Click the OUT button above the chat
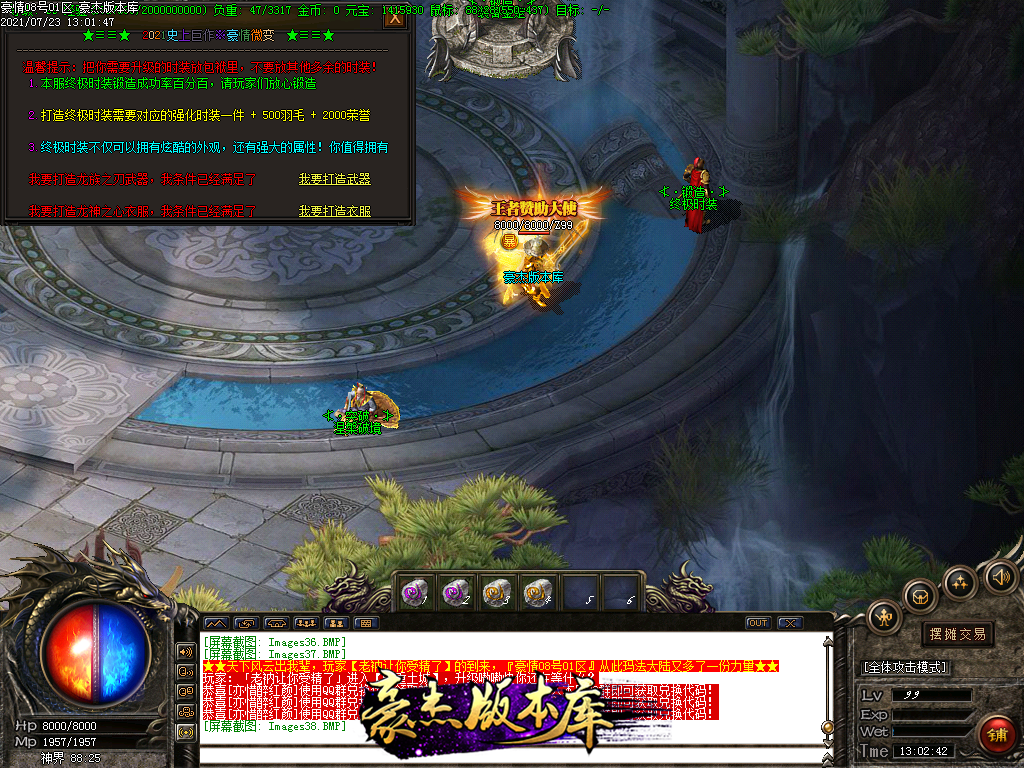The image size is (1024, 768). click(x=758, y=623)
